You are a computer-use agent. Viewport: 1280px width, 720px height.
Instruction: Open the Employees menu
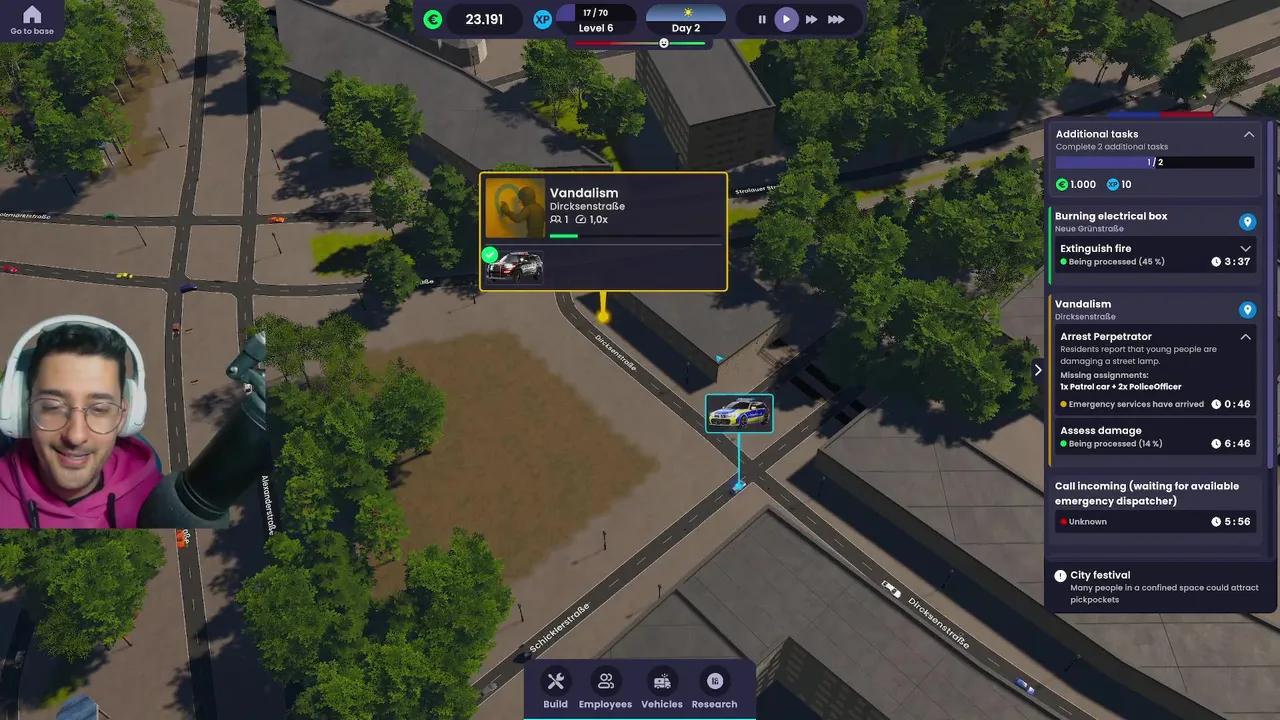pos(605,688)
